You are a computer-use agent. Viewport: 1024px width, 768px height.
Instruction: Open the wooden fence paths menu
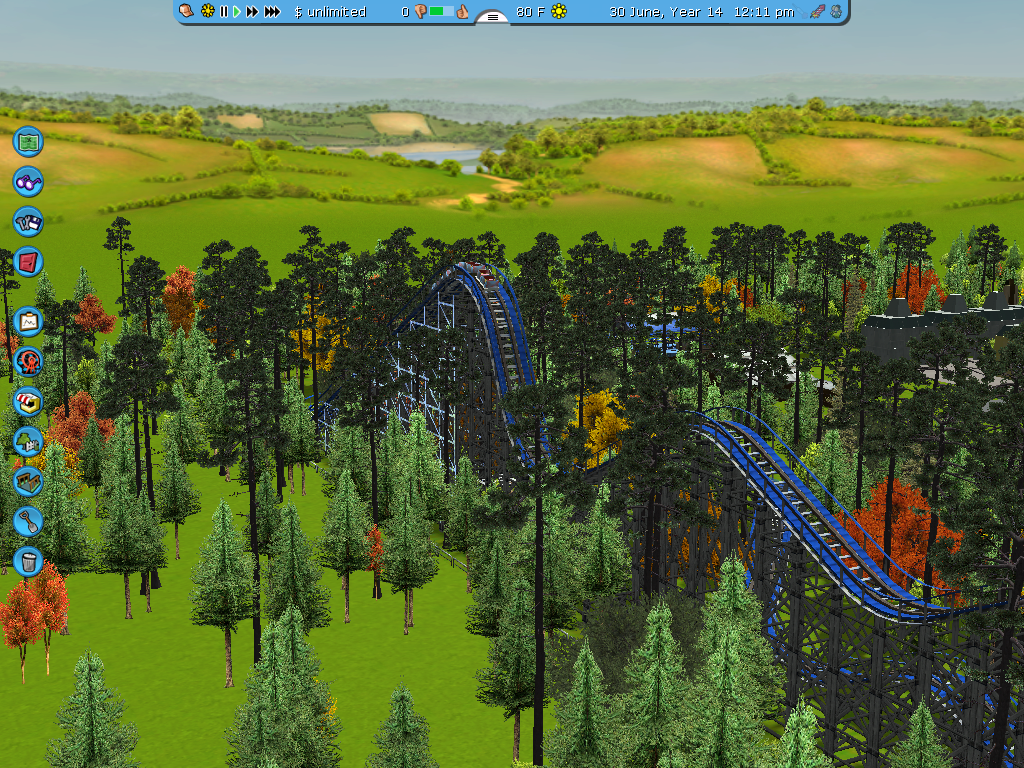28,481
